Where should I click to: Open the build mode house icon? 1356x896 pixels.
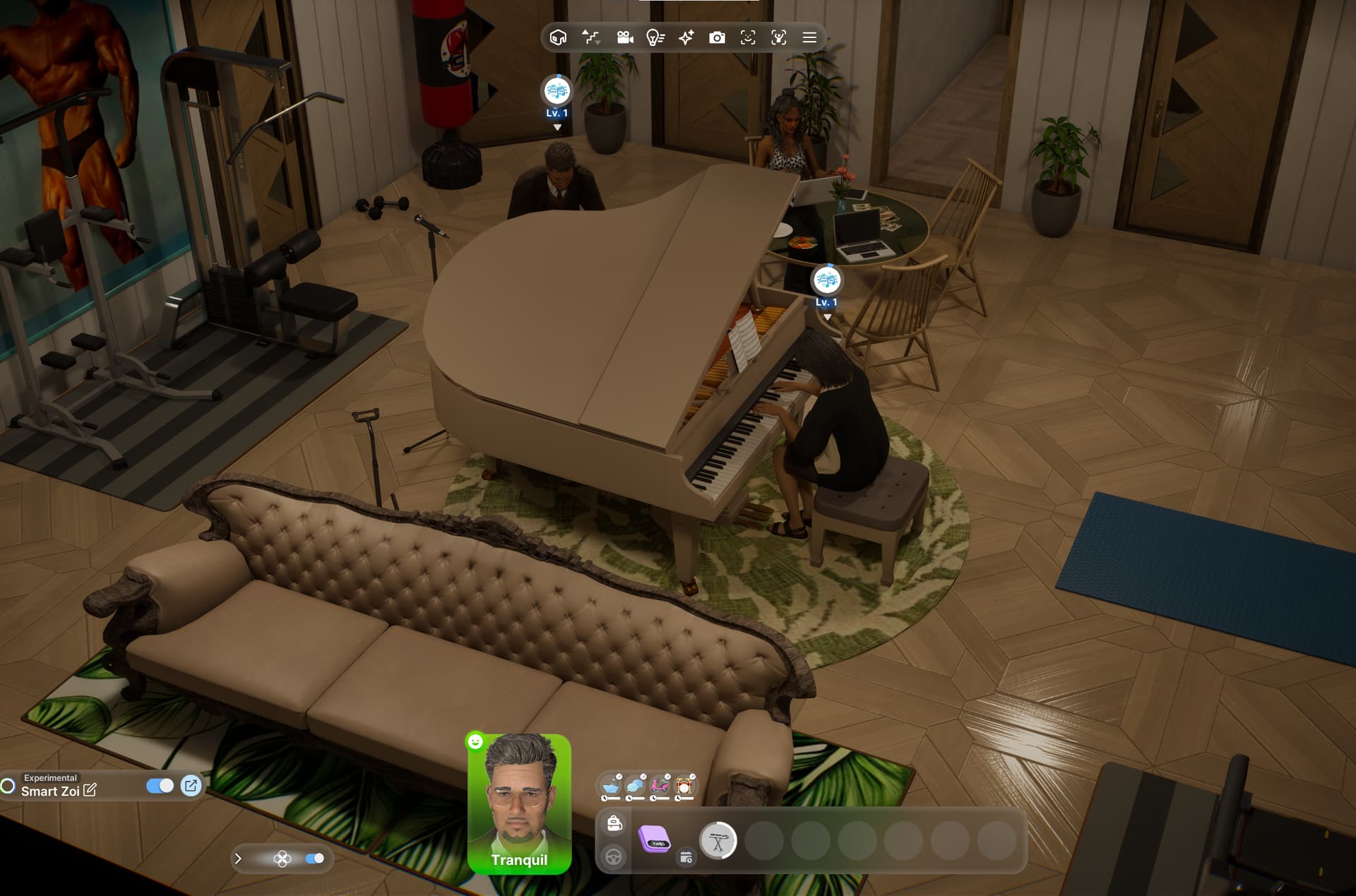coord(558,37)
